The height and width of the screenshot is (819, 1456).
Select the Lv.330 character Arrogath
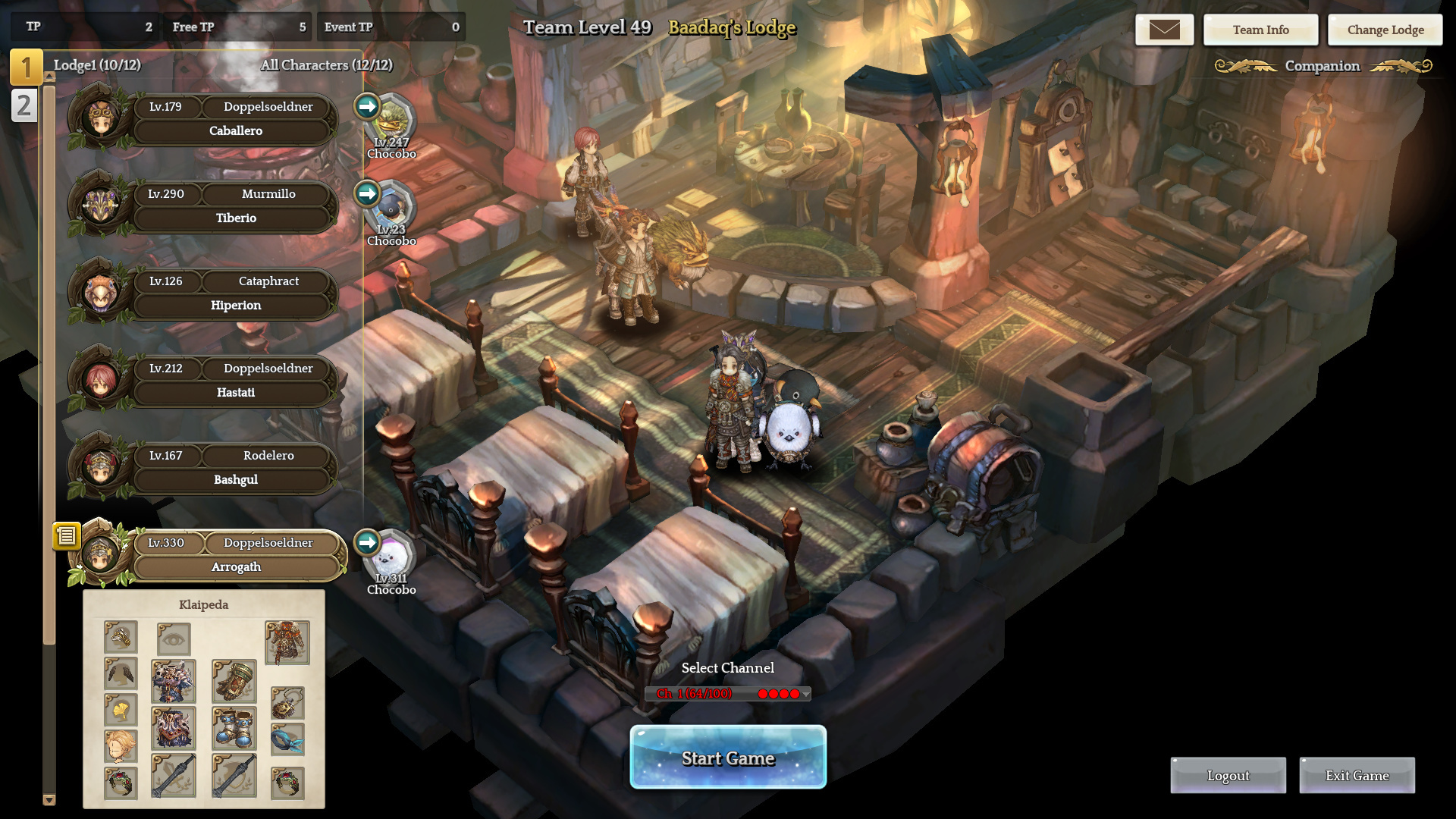[x=235, y=566]
